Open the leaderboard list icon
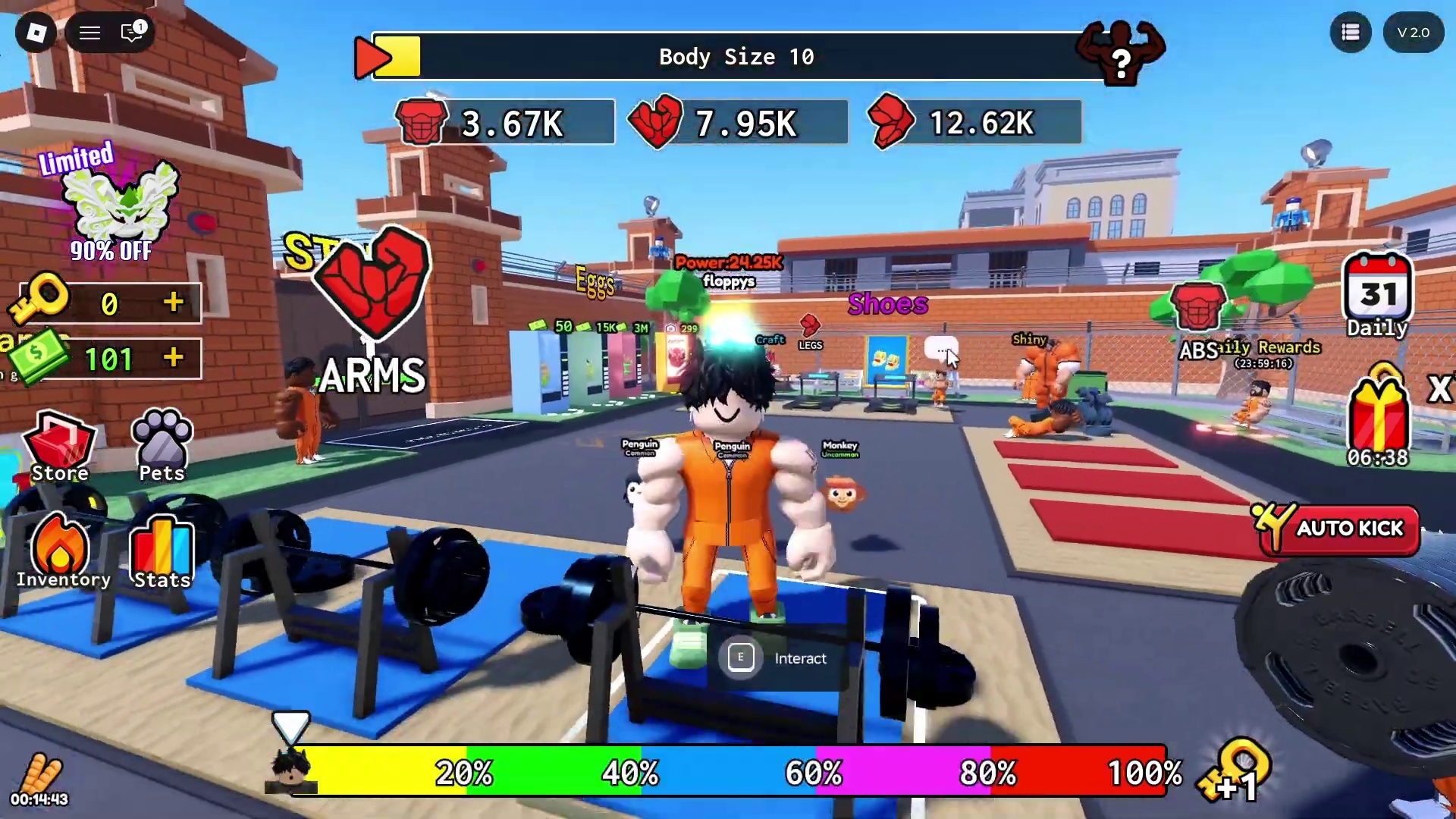This screenshot has width=1456, height=819. [x=1351, y=33]
